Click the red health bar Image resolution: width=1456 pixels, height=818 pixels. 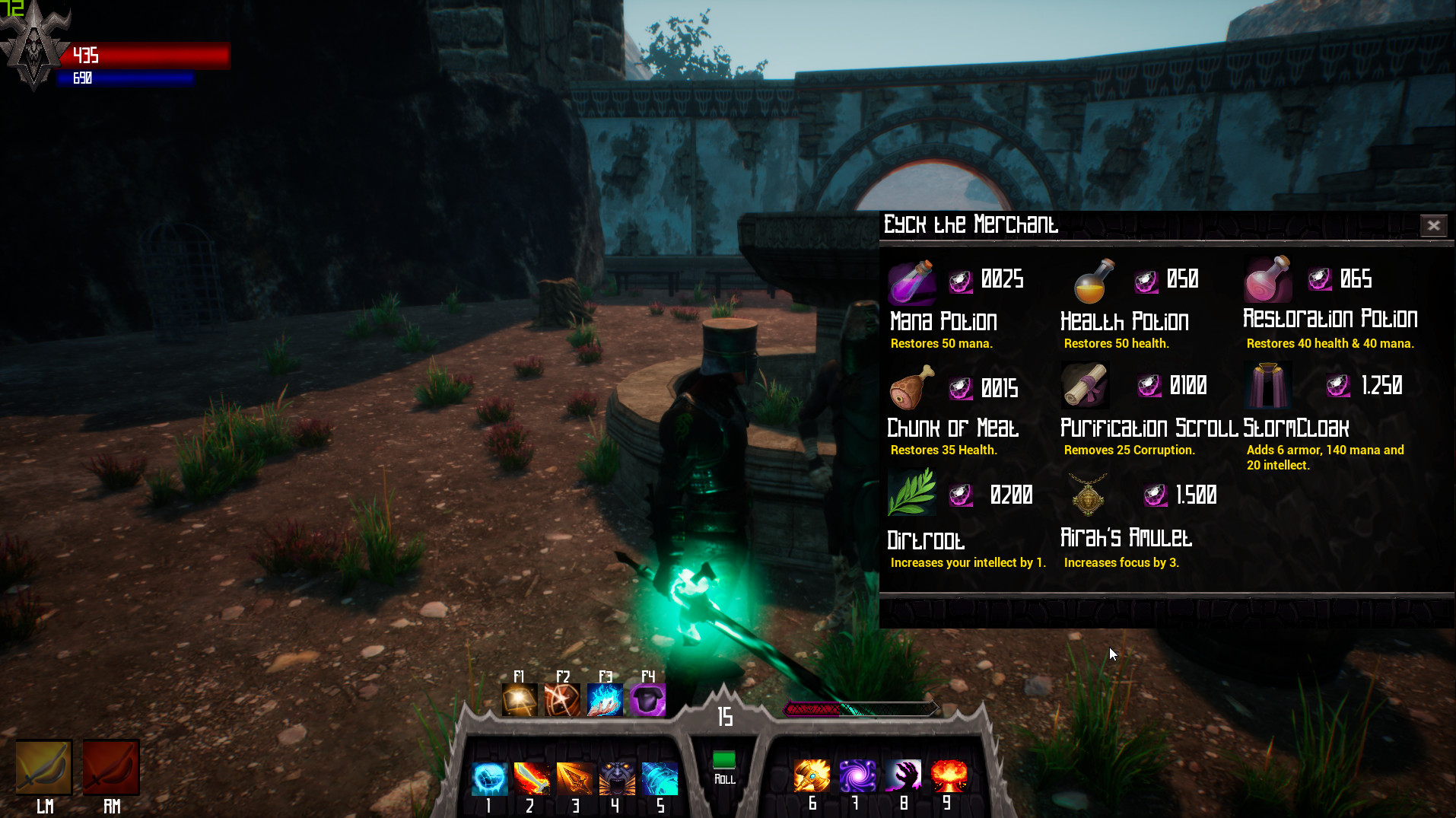point(145,56)
